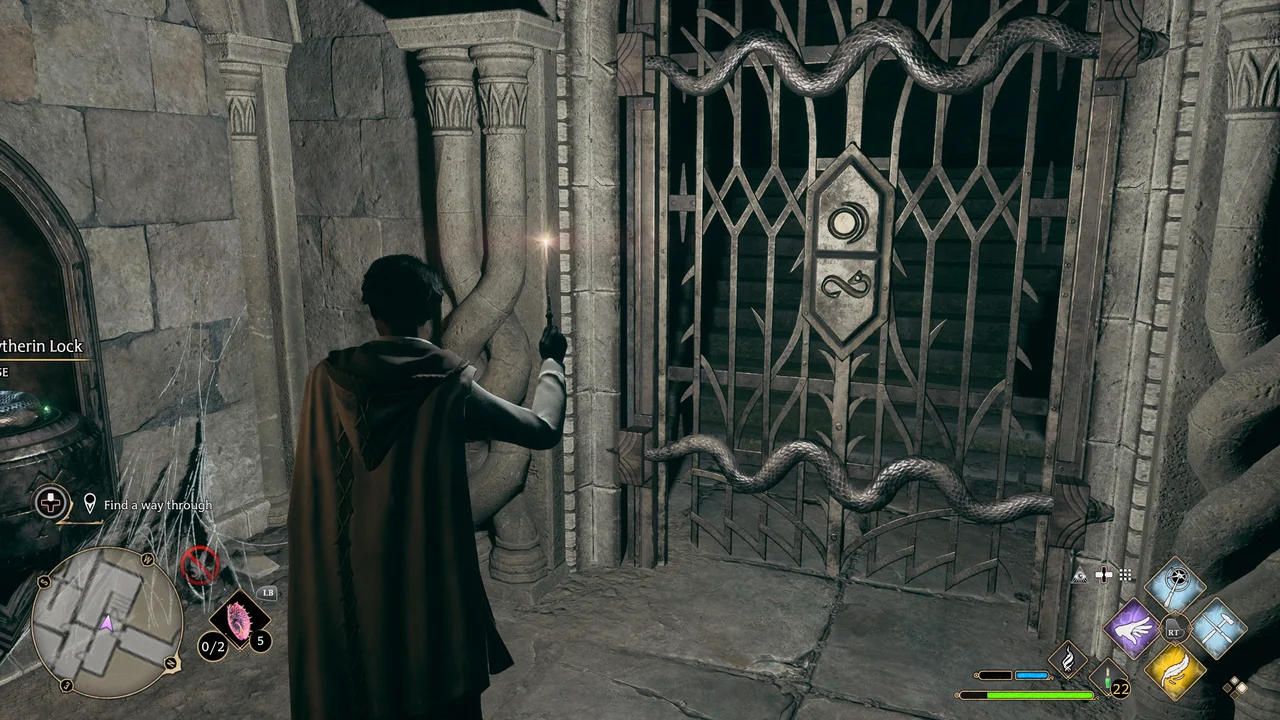The width and height of the screenshot is (1280, 720).
Task: Click the red crossed-out restriction icon
Action: [202, 564]
